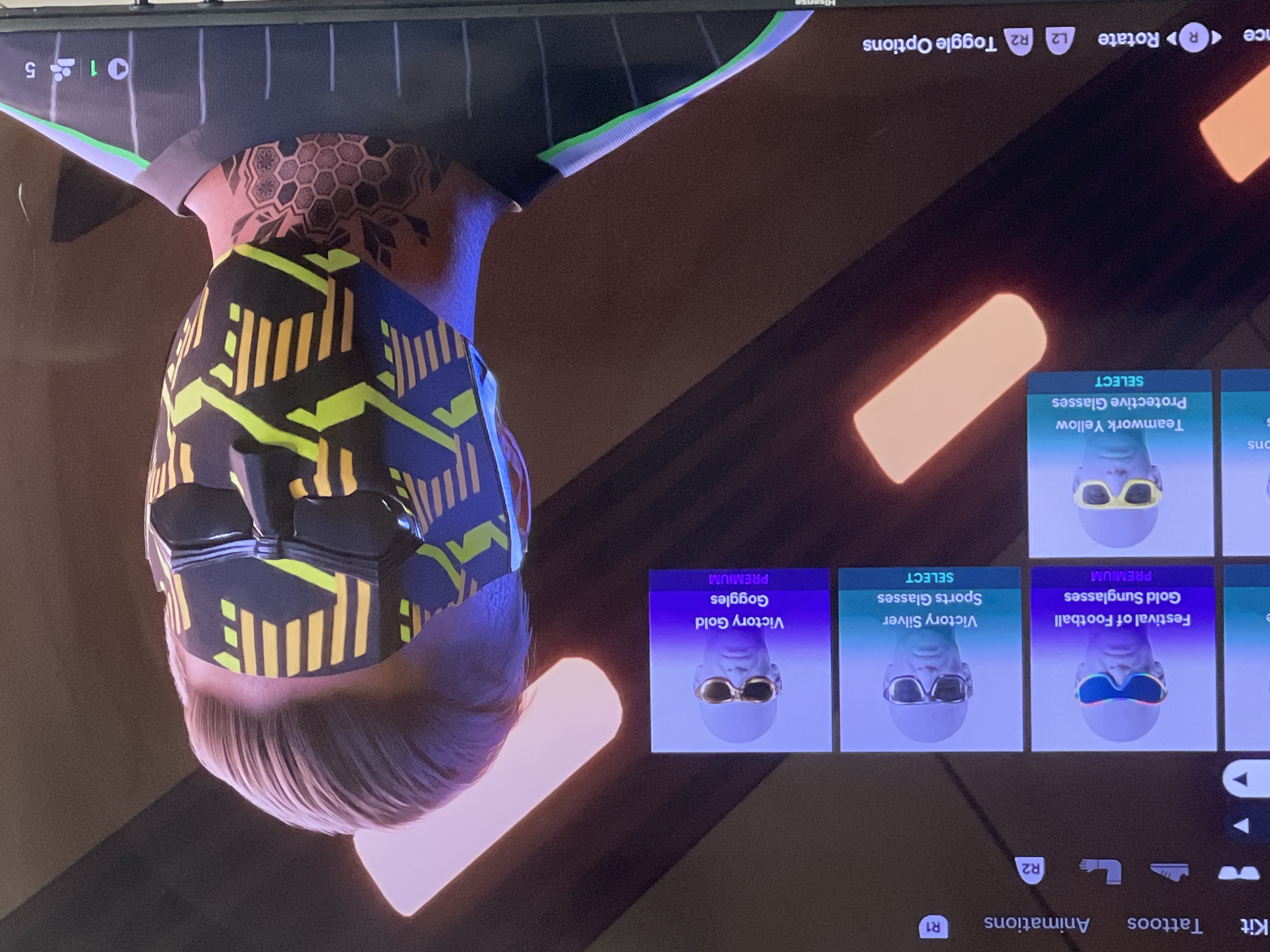Select the Victory Gold Goggles item
This screenshot has height=952, width=1270.
pyautogui.click(x=740, y=660)
